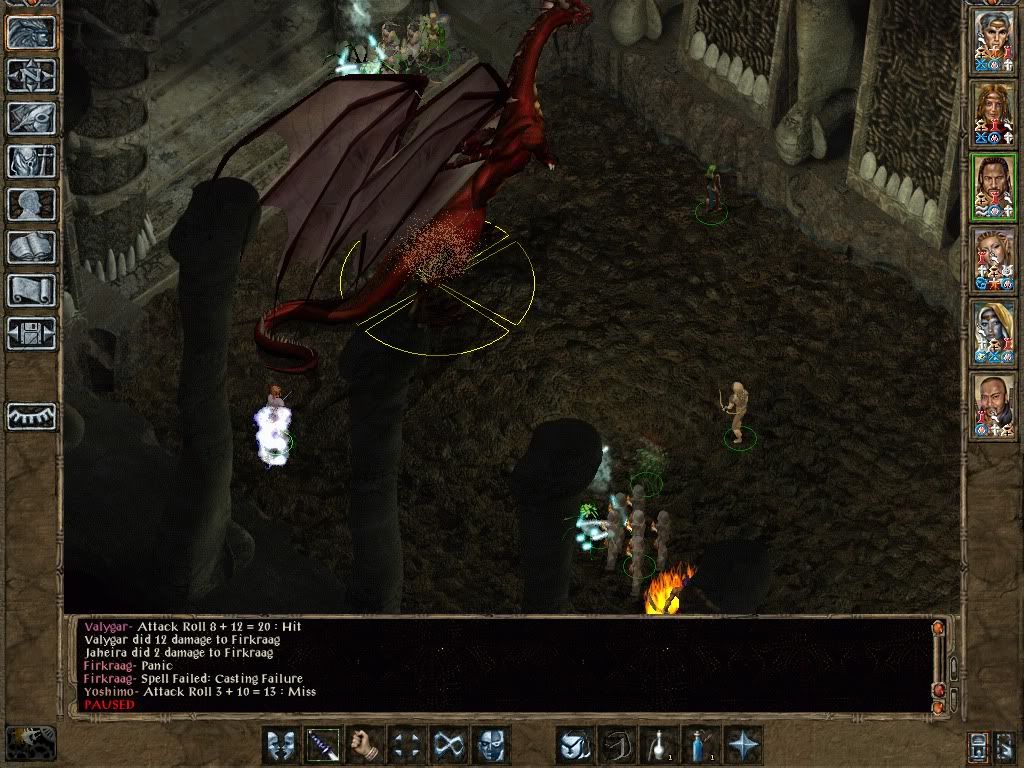The width and height of the screenshot is (1024, 768).
Task: Select the fist unarmed attack slot
Action: (366, 745)
